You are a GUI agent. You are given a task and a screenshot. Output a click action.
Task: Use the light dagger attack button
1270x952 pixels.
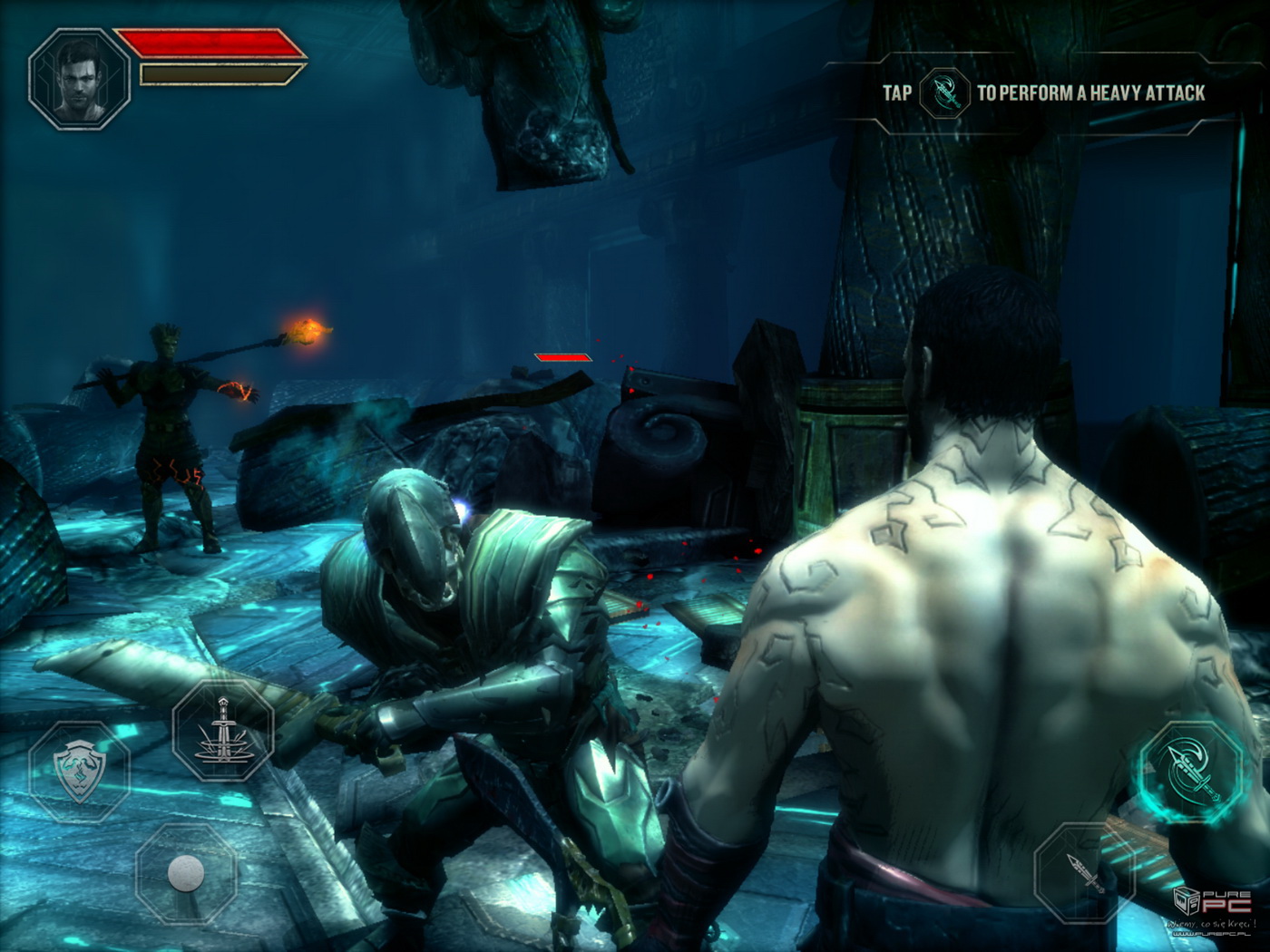1083,872
